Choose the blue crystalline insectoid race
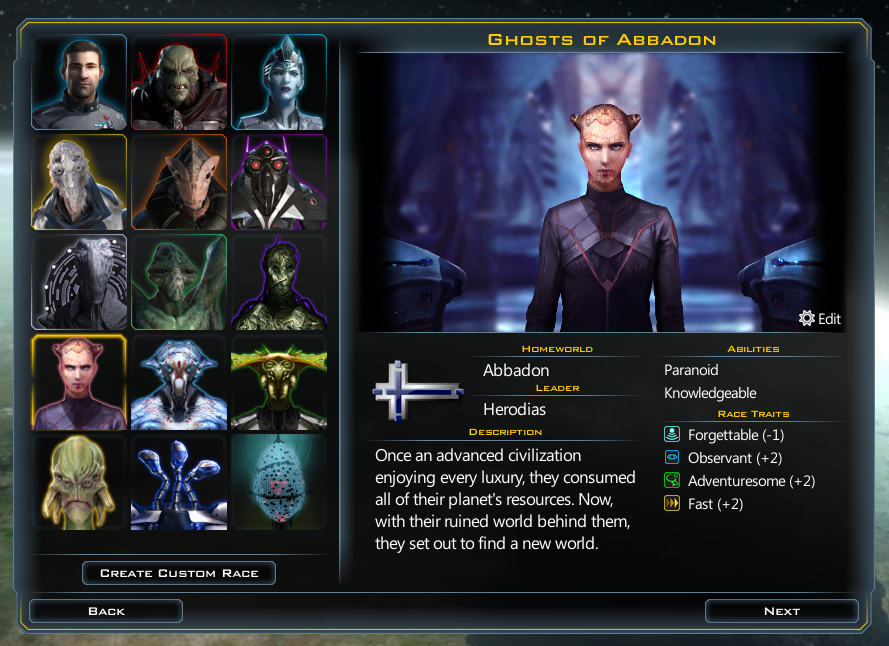The width and height of the screenshot is (889, 646). tap(179, 382)
